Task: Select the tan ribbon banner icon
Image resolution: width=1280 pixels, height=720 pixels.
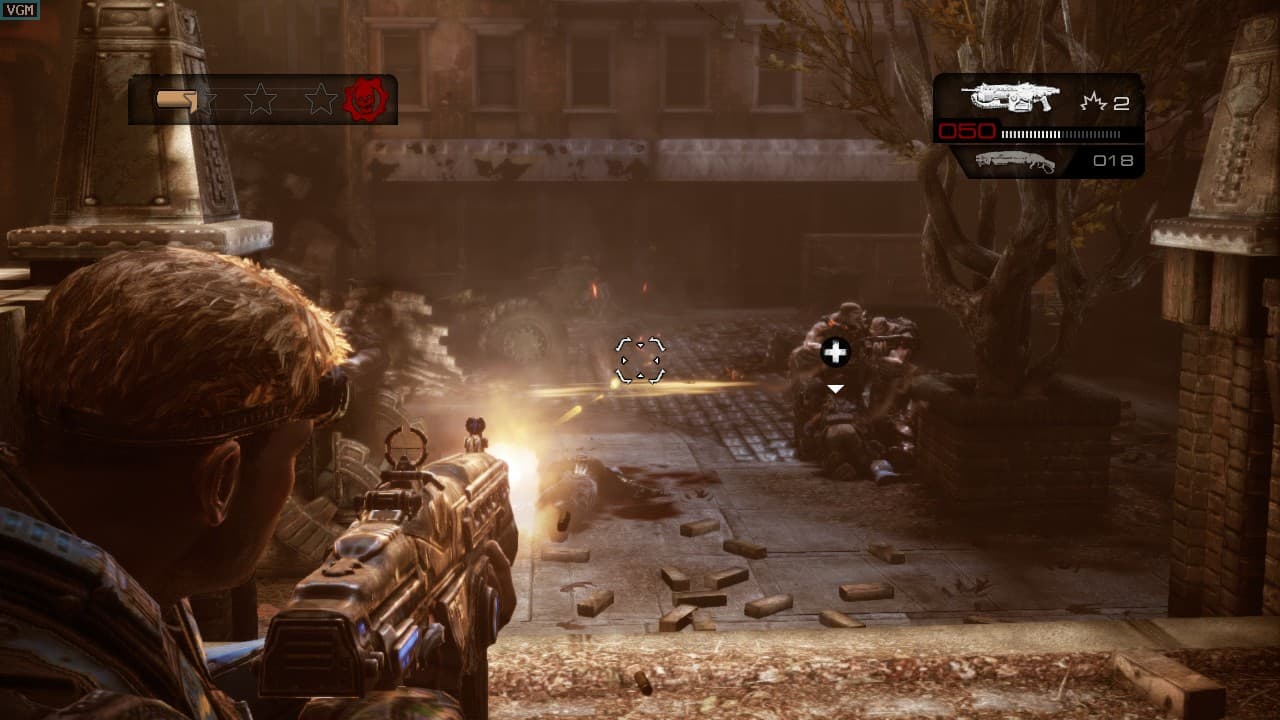Action: tap(176, 98)
